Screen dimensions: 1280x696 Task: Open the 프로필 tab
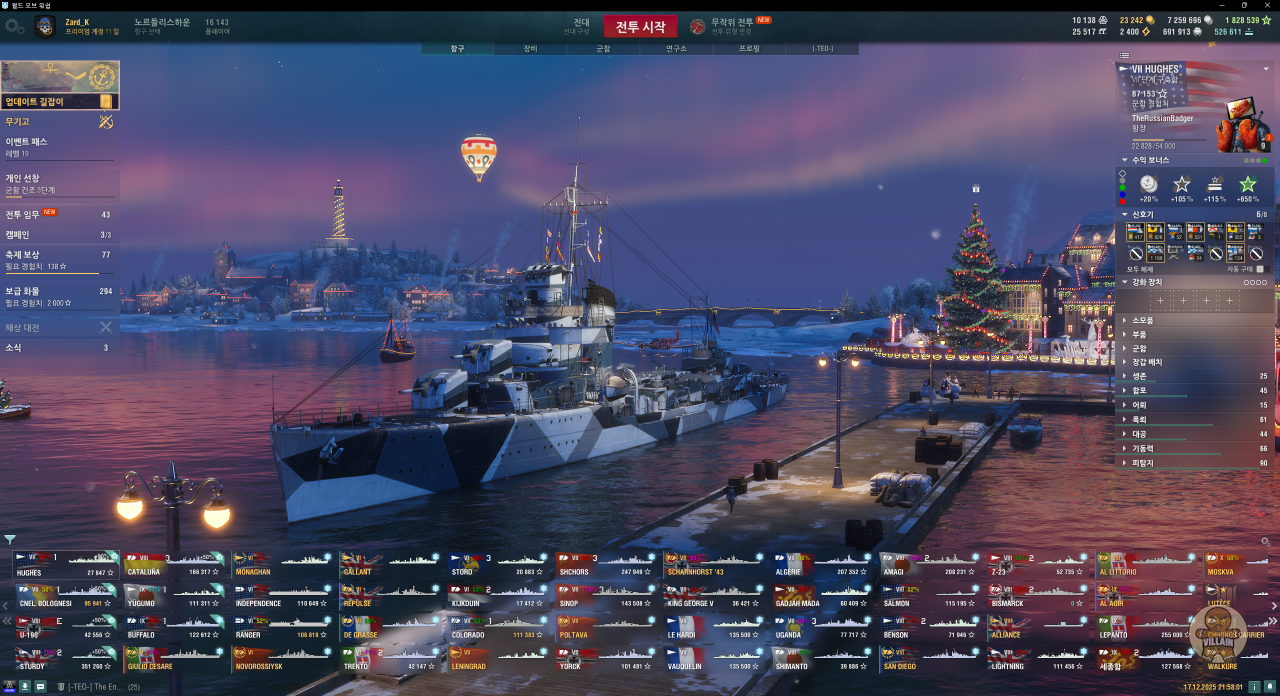pyautogui.click(x=749, y=48)
